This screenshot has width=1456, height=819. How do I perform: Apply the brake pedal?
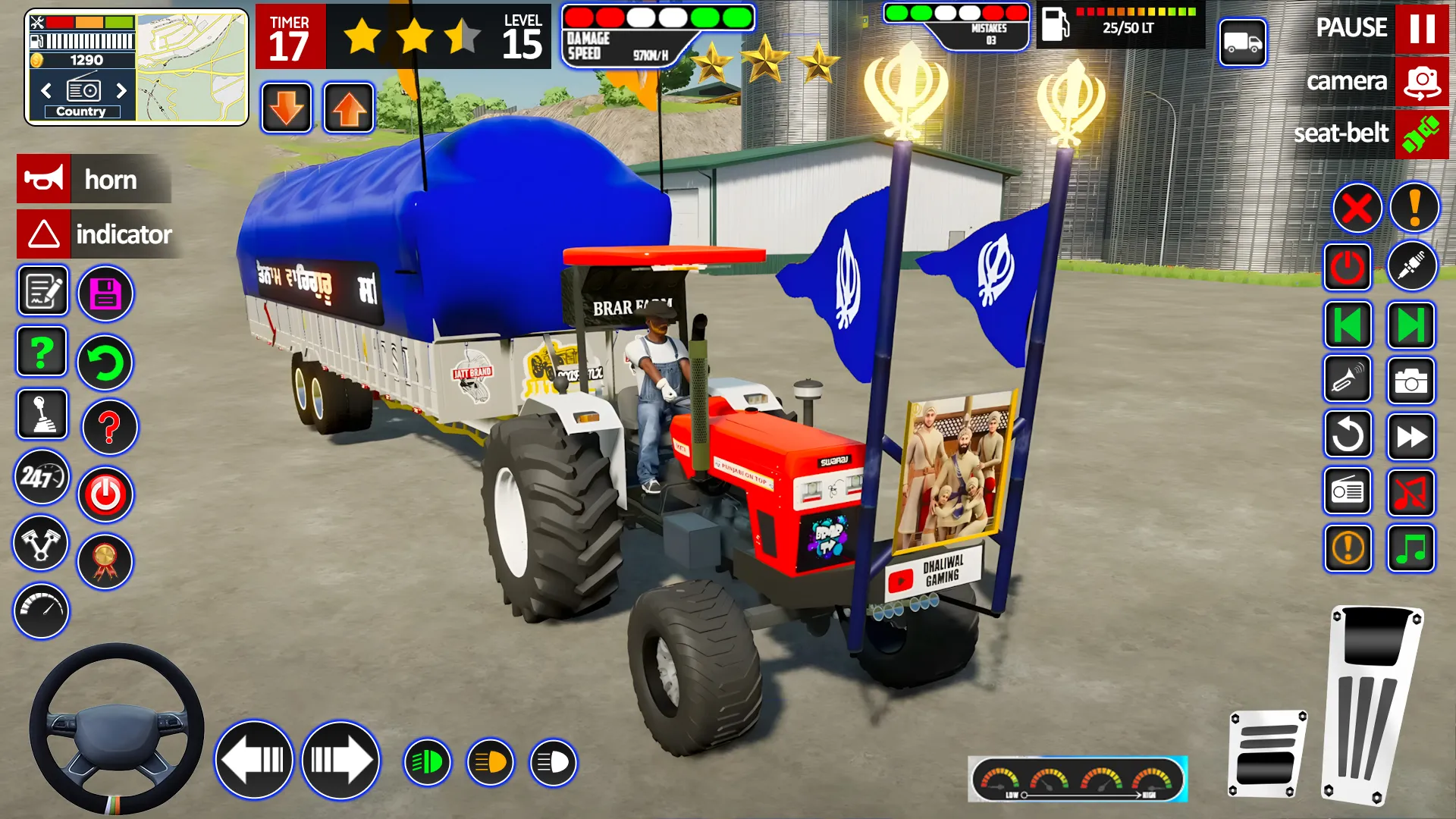(x=1267, y=753)
